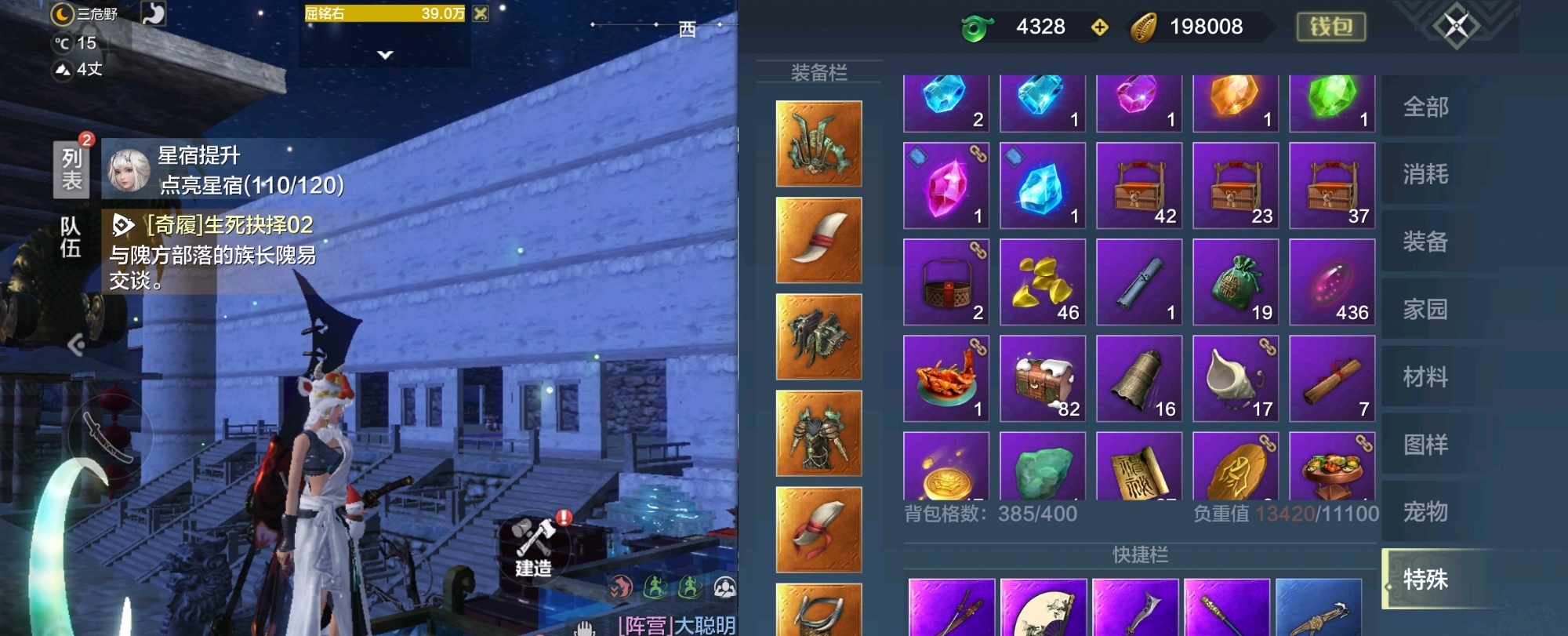Expand the chevron under the 屈铭右 bar

383,54
